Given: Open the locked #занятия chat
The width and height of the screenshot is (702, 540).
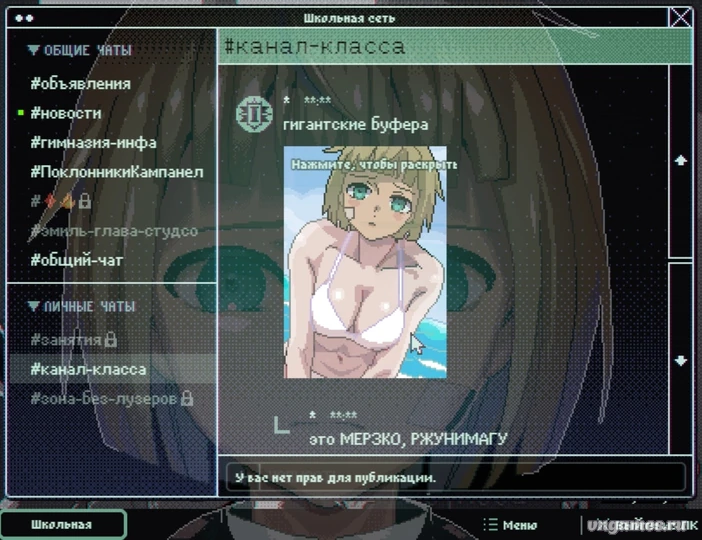Looking at the screenshot, I should pyautogui.click(x=73, y=340).
